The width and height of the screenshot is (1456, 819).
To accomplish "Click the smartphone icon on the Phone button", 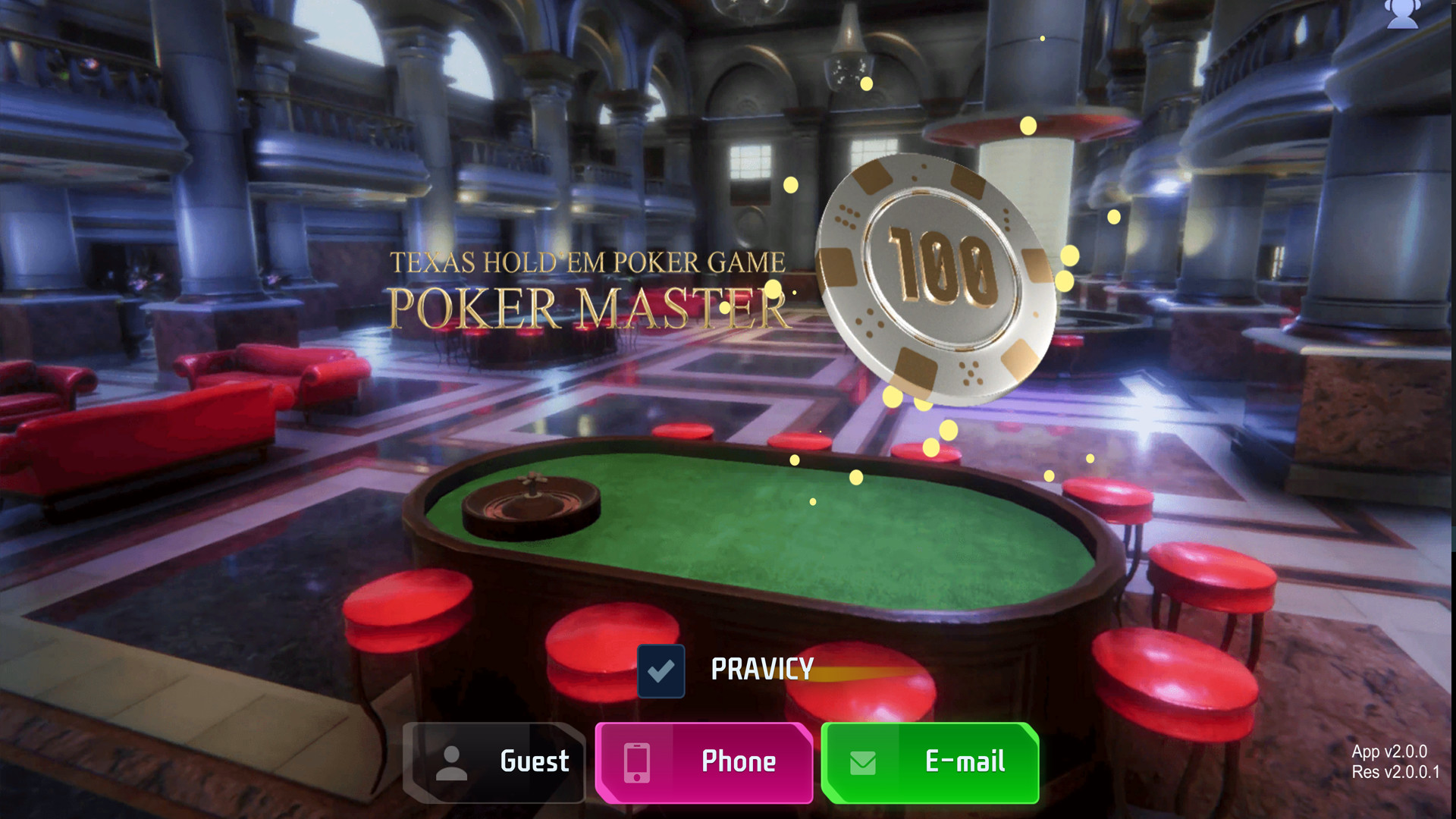I will point(635,762).
